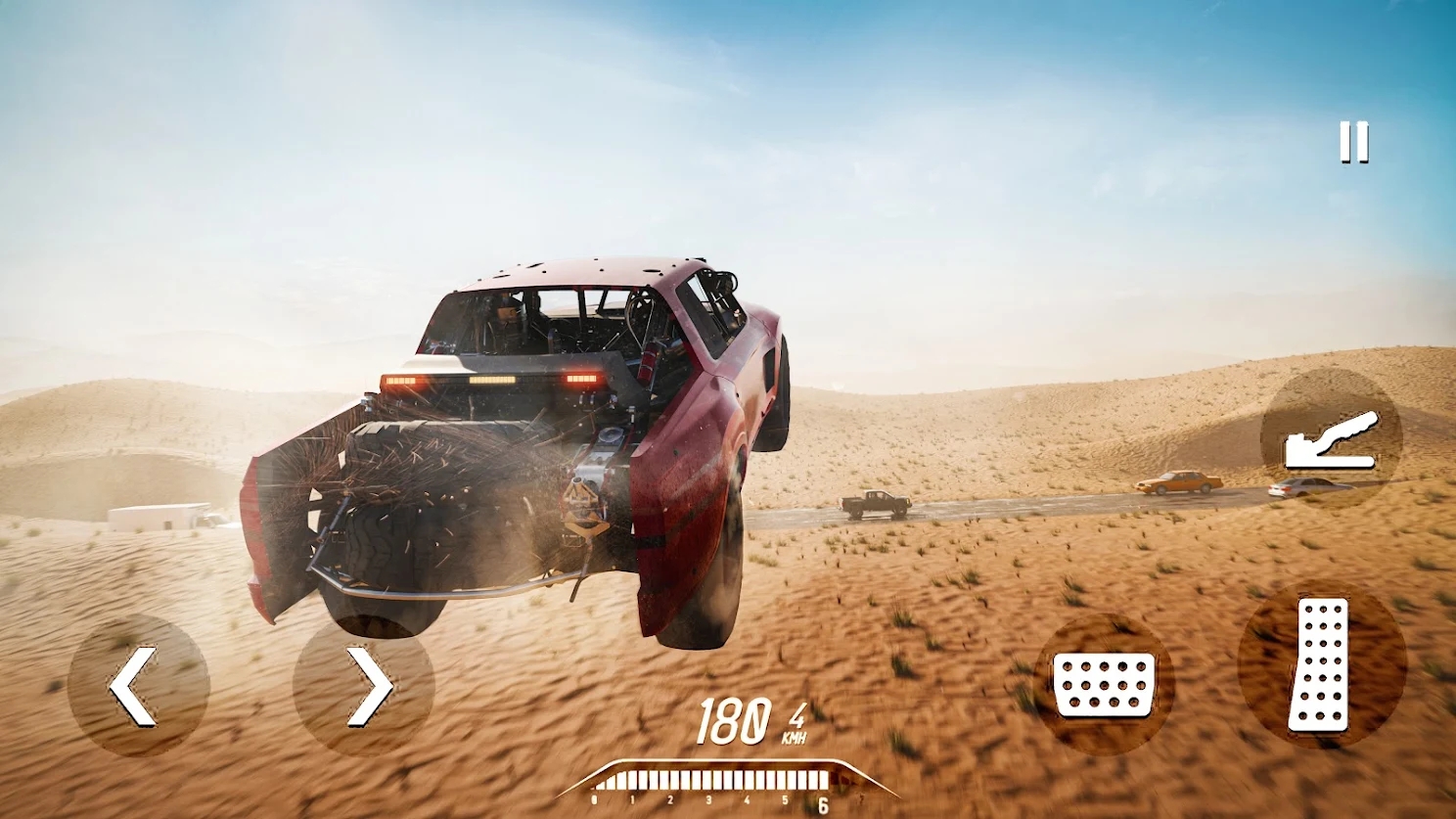This screenshot has width=1456, height=819.
Task: Tap the highlighted 6 on the rev meter
Action: pyautogui.click(x=824, y=803)
